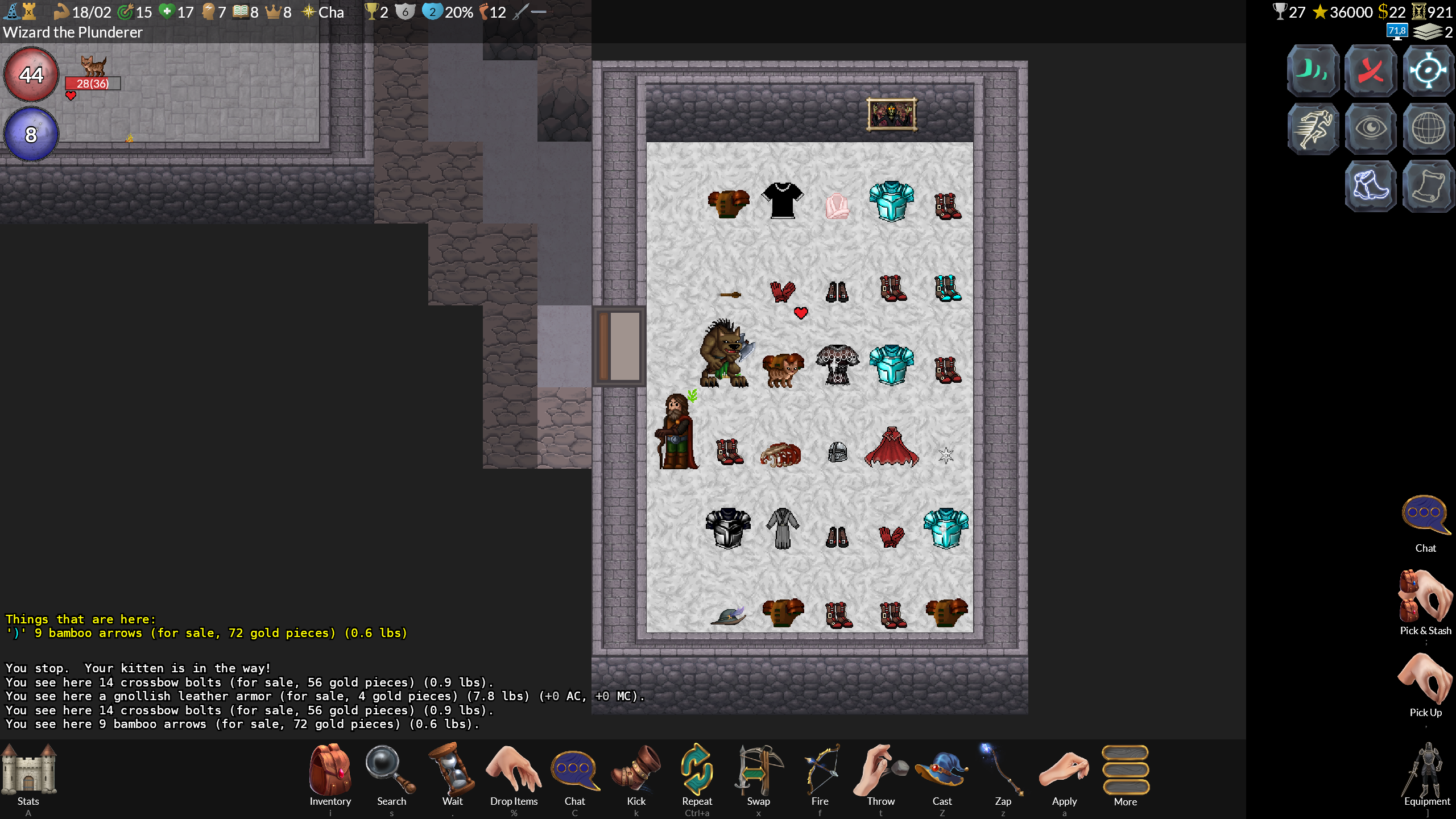1456x819 pixels.
Task: Open the world map globe
Action: tap(1429, 129)
